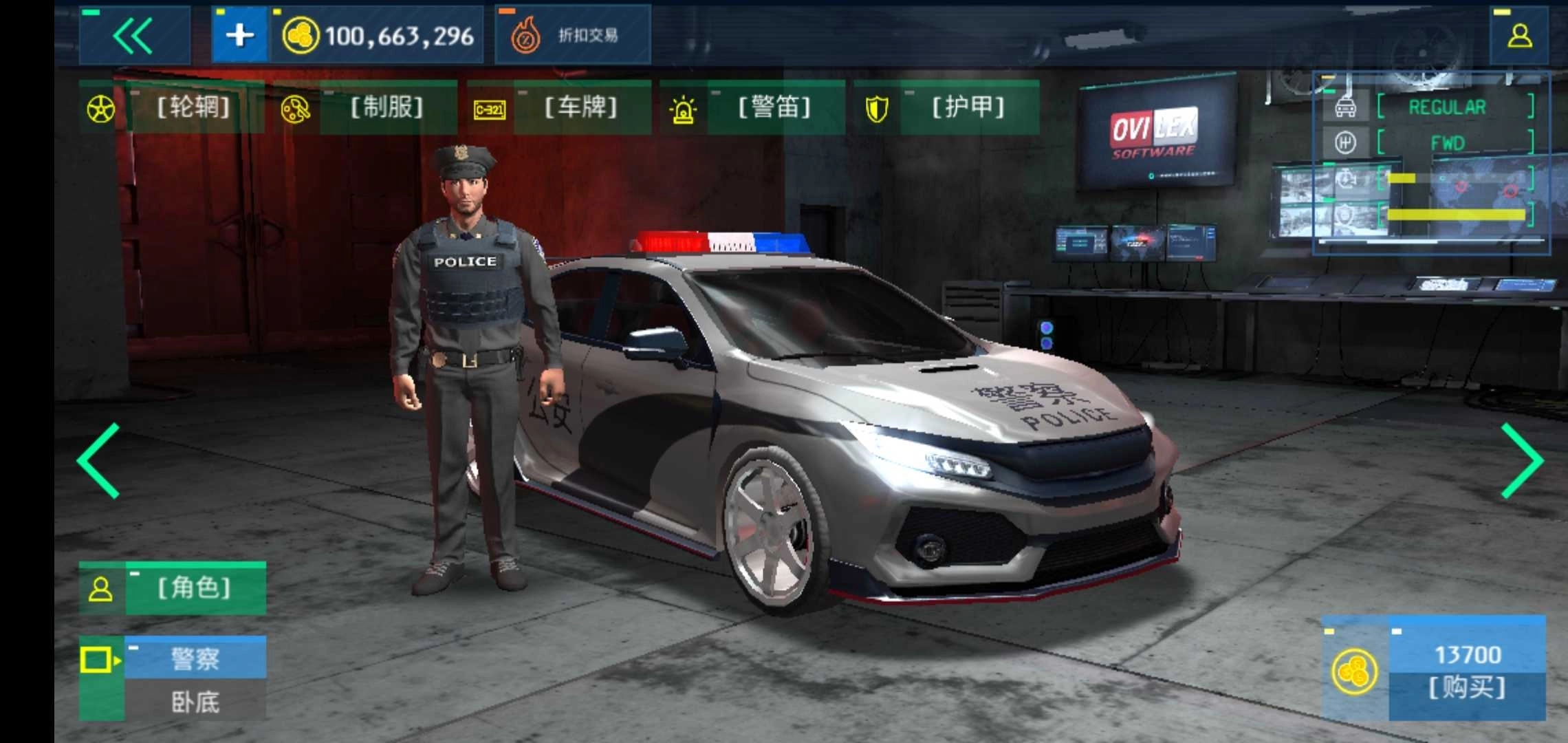Switch to the 卧底 role option

click(x=195, y=703)
